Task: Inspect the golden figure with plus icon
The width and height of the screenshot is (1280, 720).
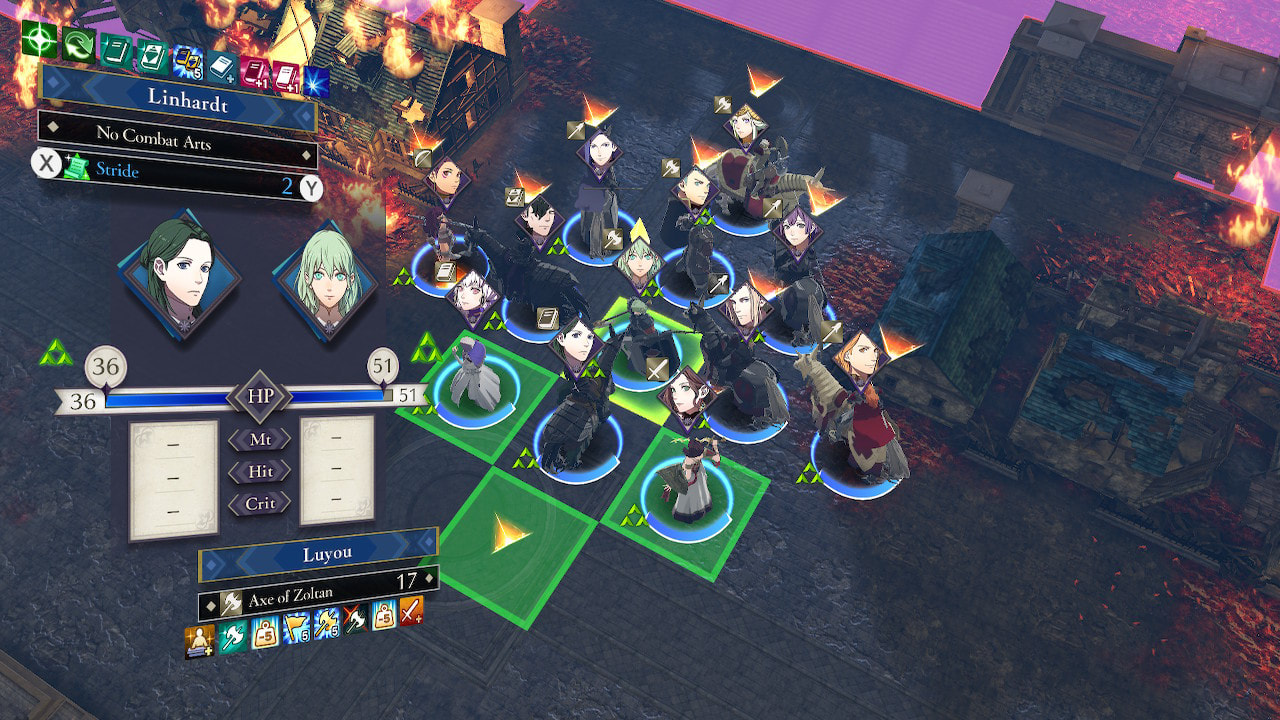Action: 200,640
